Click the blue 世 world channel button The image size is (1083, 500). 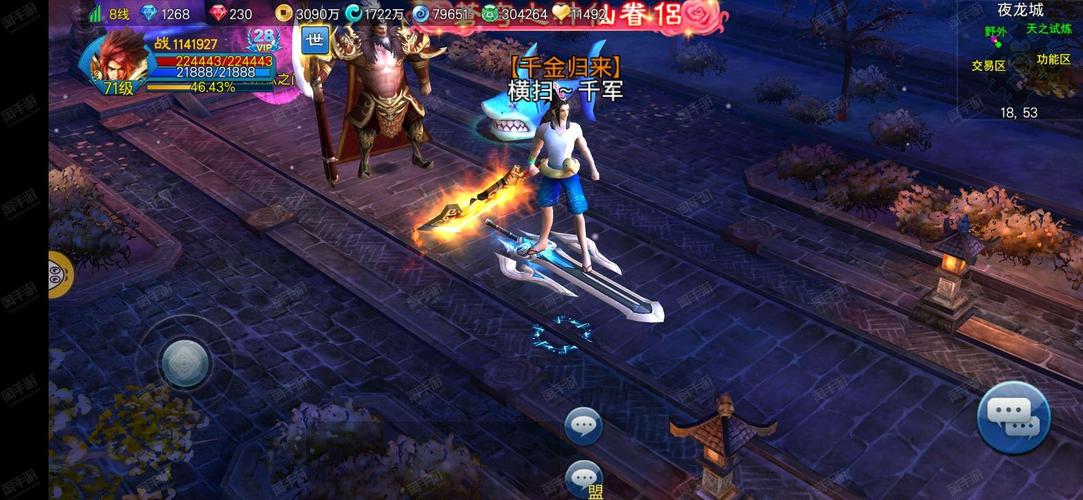[x=315, y=41]
